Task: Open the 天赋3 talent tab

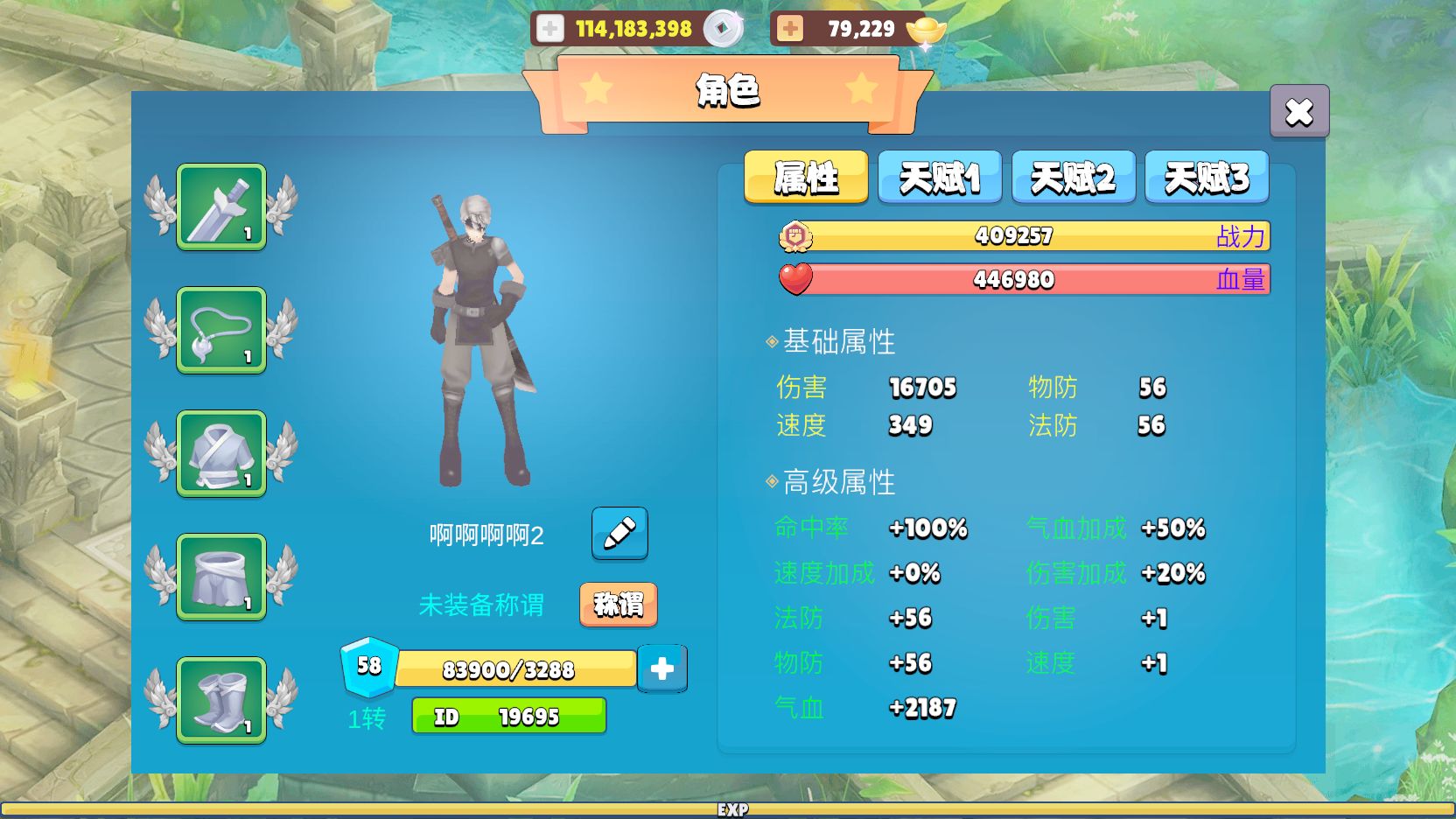Action: pos(1207,177)
